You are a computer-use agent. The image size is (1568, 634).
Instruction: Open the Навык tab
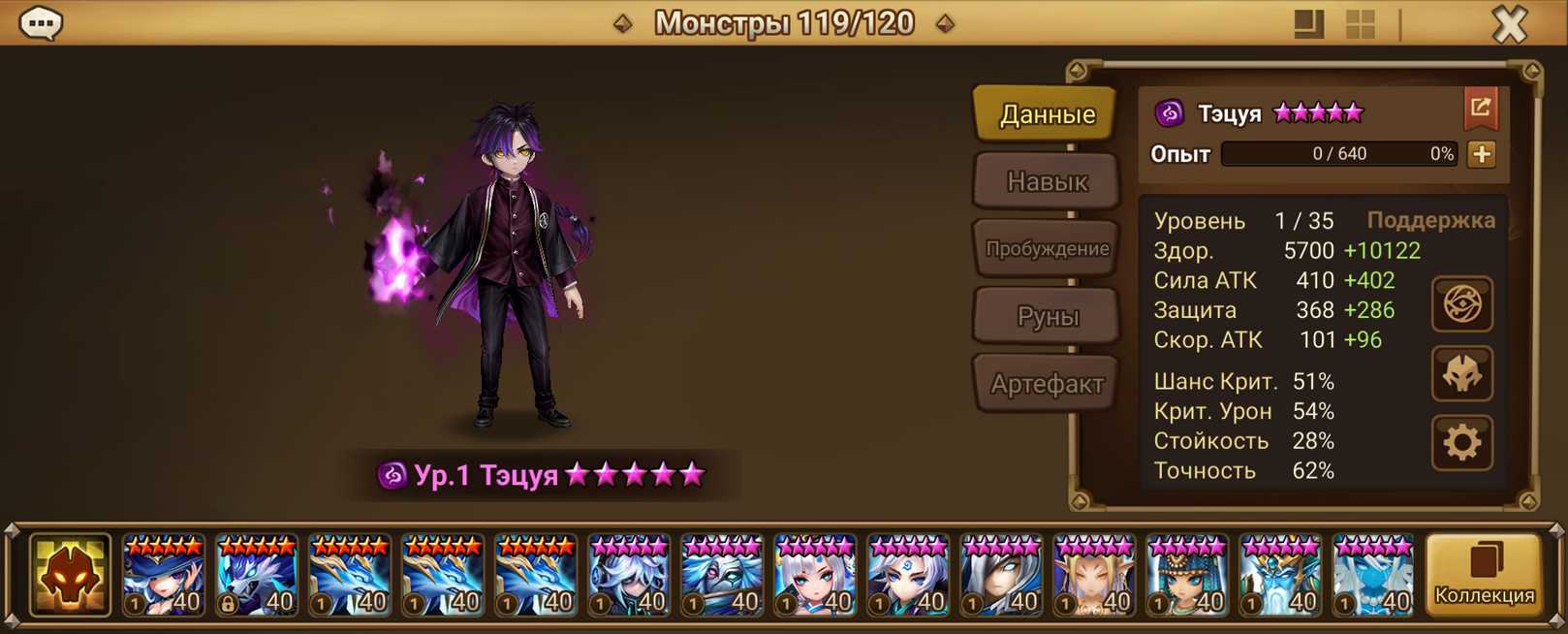point(1047,181)
